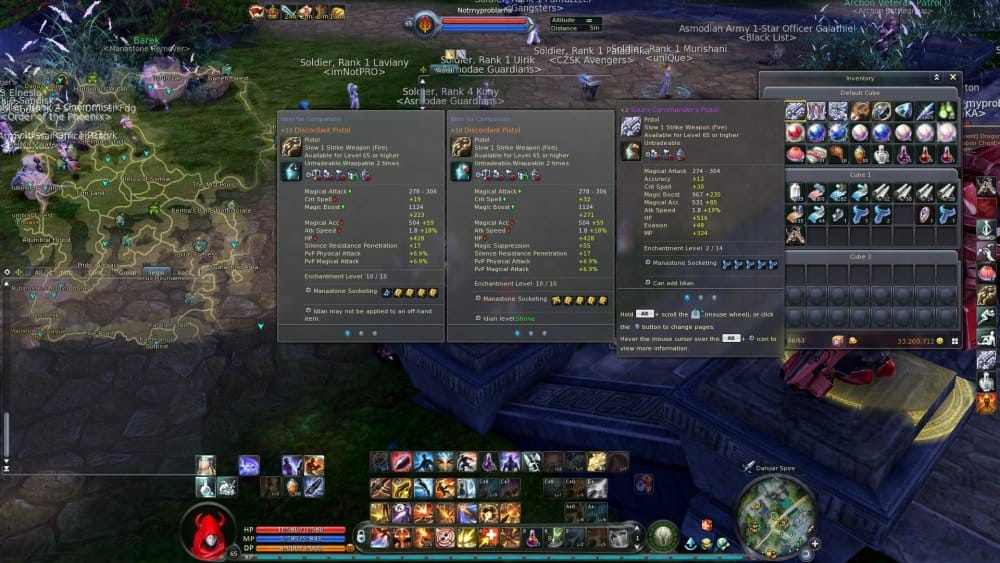
Task: Select the steel helmet quickbar slot
Action: point(620,537)
